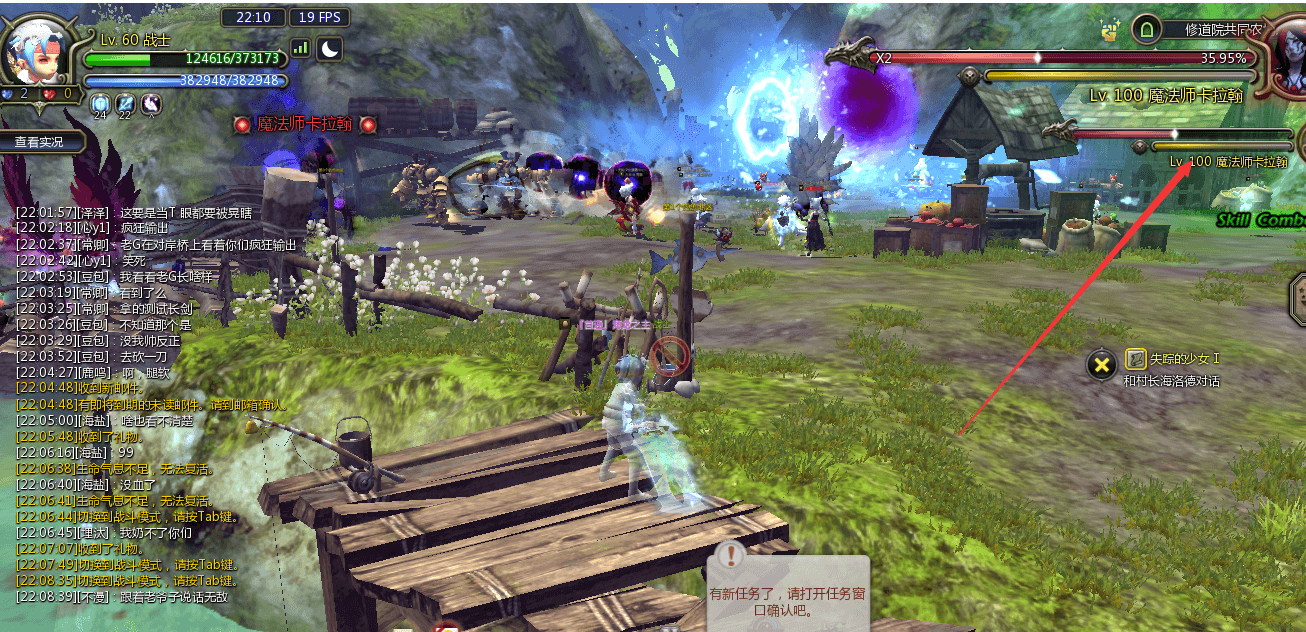Click the yellow fist sparkle icon
This screenshot has width=1306, height=632.
(1109, 30)
